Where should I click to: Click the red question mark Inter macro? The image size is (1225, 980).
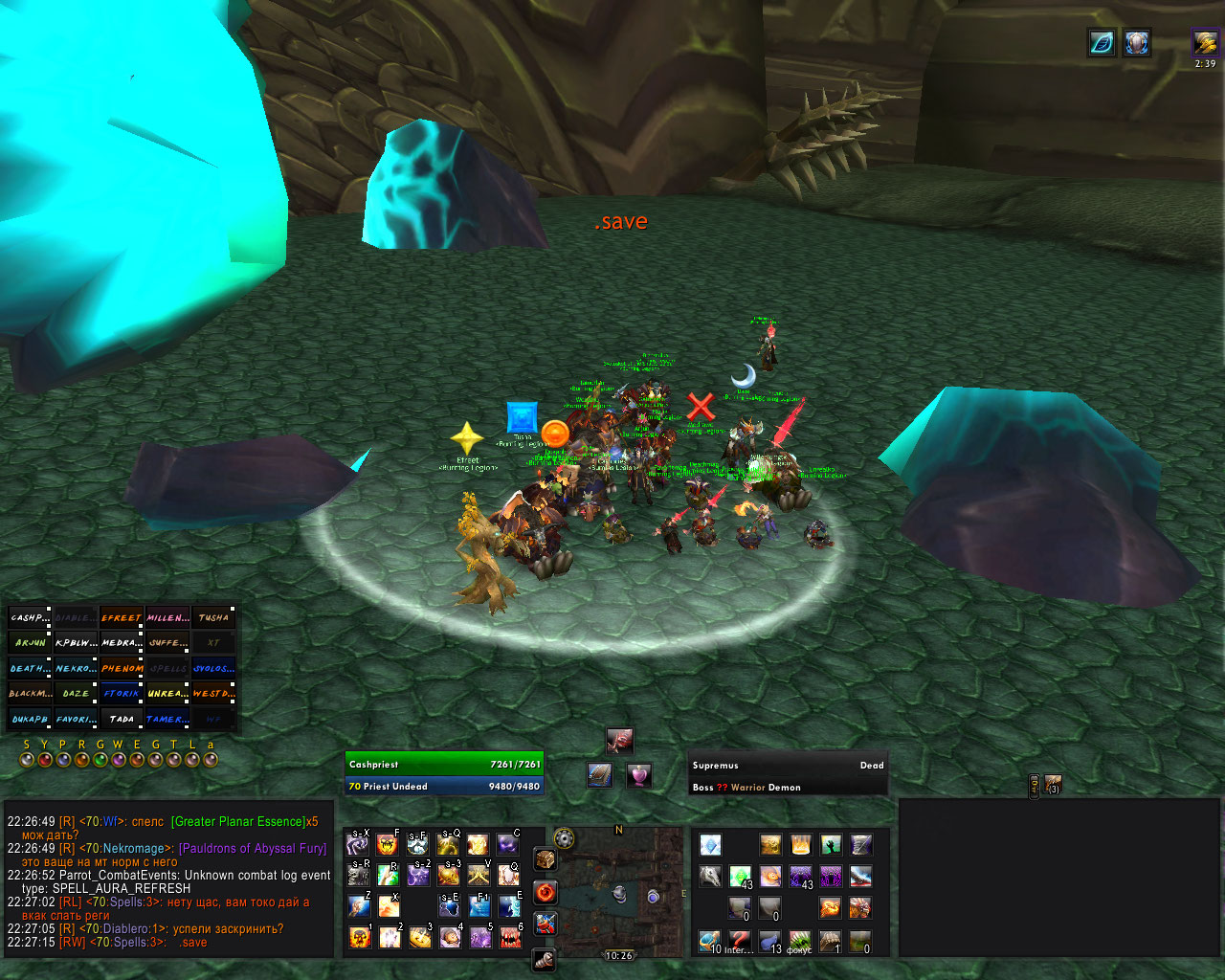click(x=739, y=941)
